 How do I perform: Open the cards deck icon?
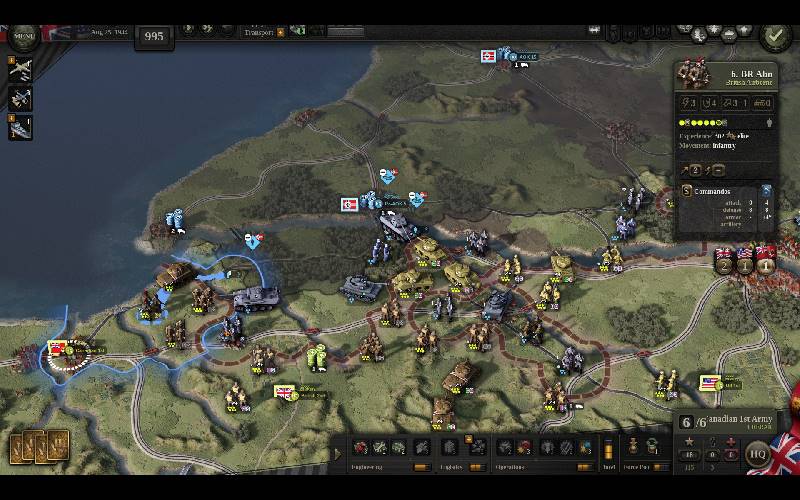39,446
